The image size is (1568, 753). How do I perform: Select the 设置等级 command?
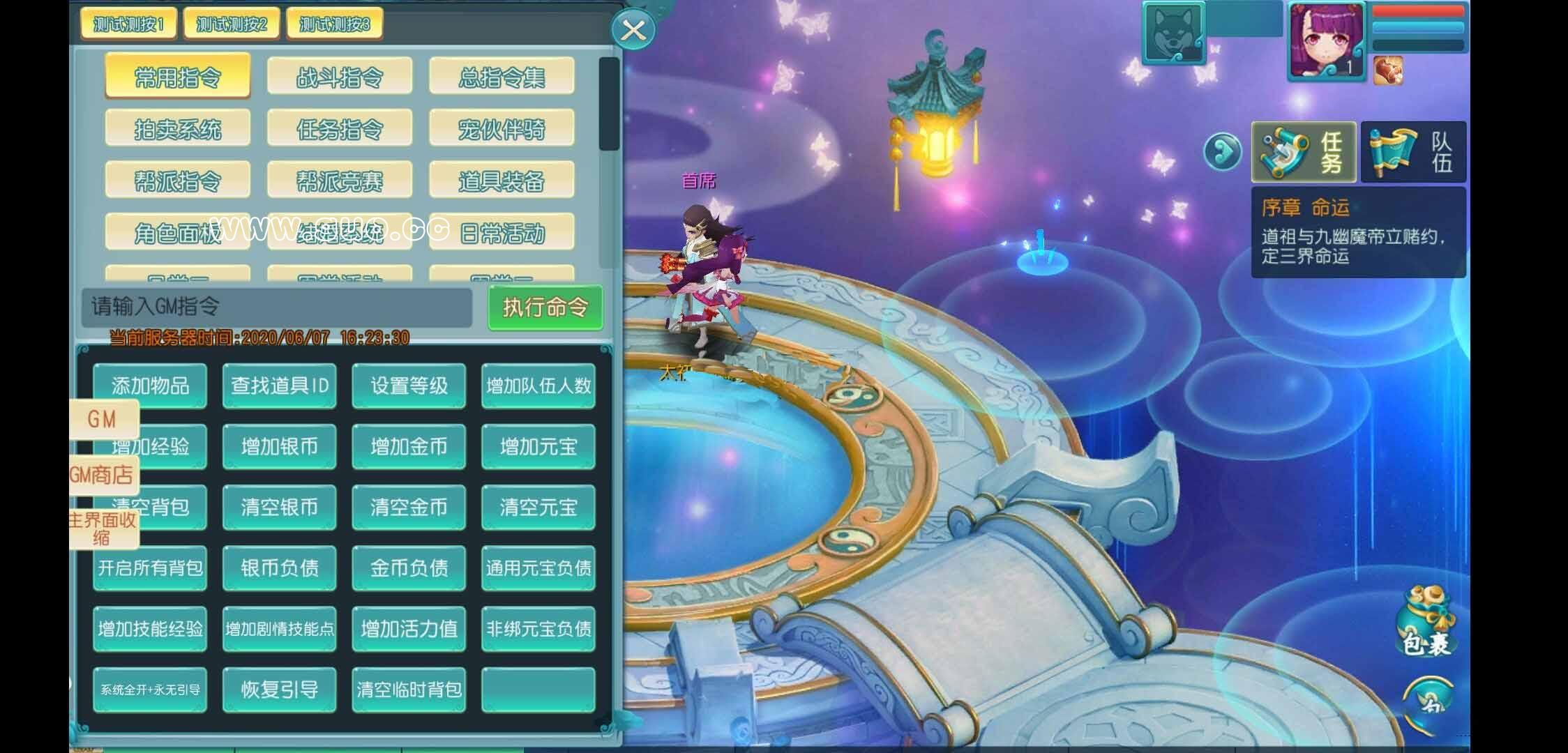[x=409, y=386]
